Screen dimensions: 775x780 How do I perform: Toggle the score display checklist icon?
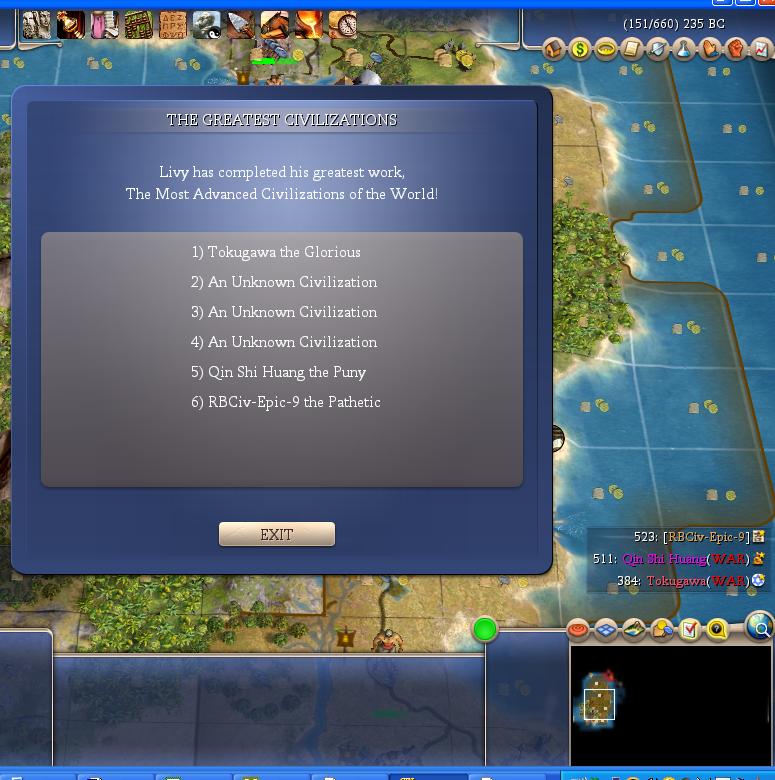coord(690,629)
